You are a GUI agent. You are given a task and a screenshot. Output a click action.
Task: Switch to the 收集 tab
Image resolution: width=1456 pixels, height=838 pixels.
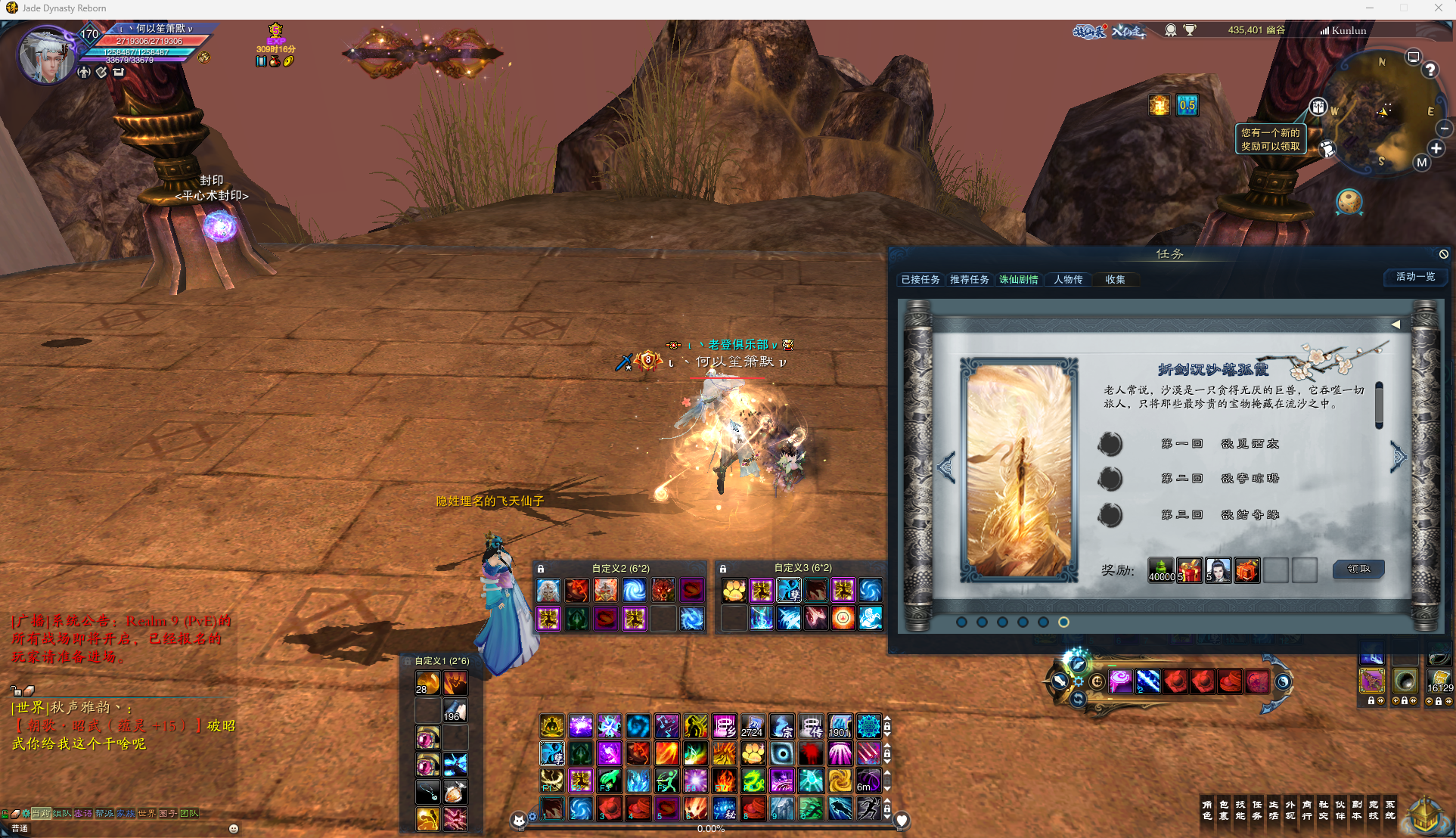1115,280
